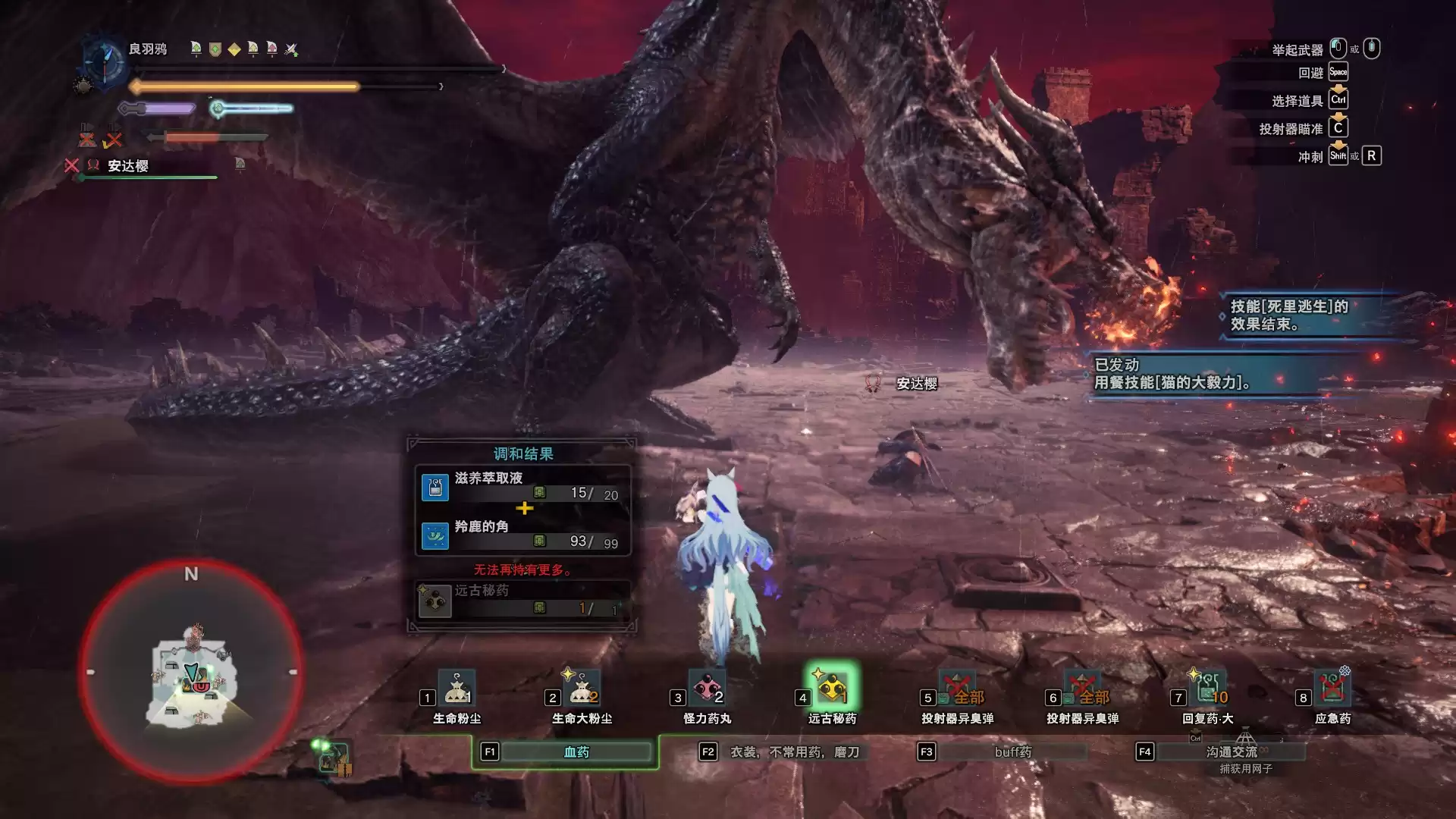Activate the highlighted 远古秘药 slot
The height and width of the screenshot is (819, 1456).
click(x=832, y=689)
